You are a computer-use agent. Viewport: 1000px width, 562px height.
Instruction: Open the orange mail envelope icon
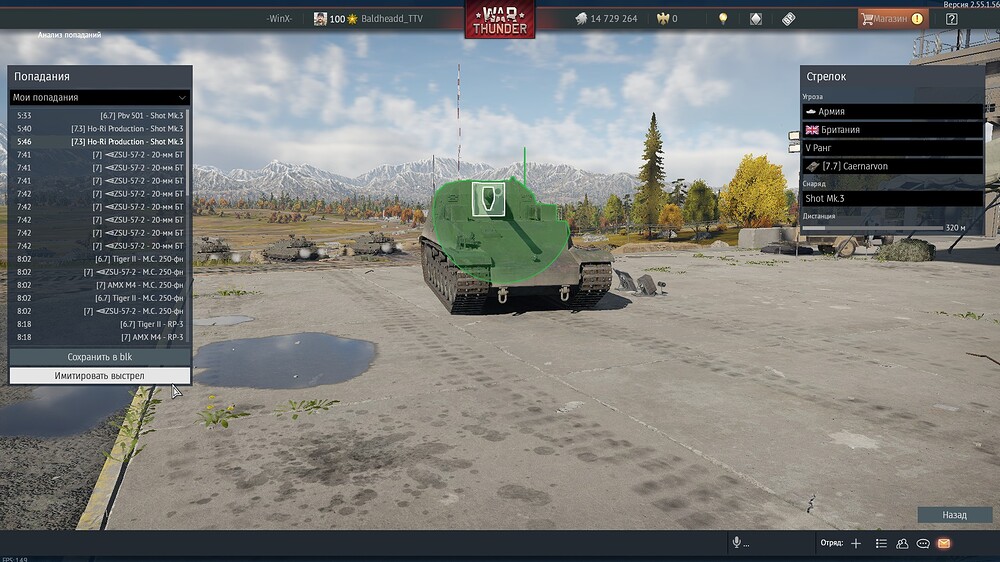pos(944,543)
